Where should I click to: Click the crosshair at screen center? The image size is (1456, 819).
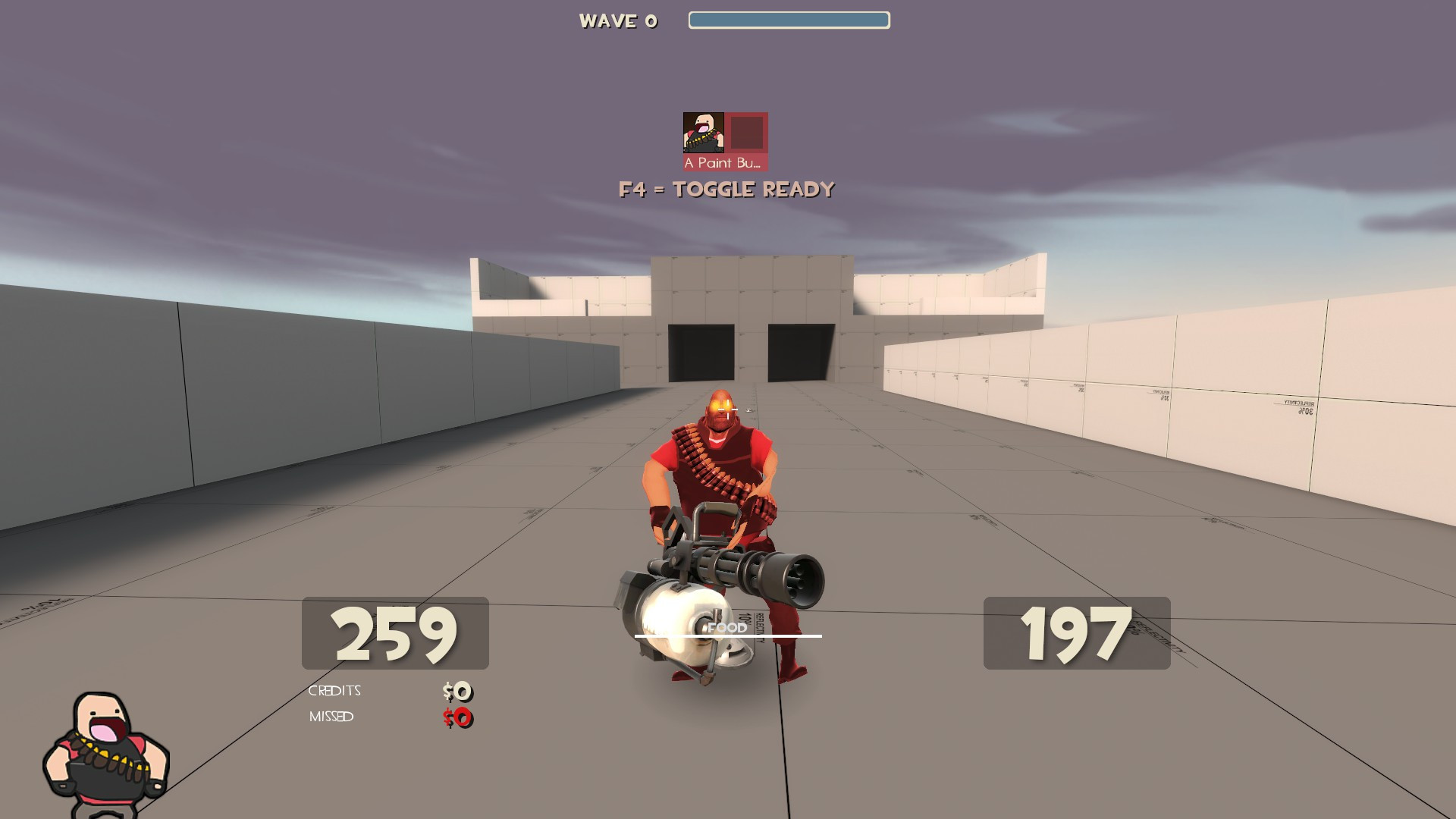(728, 409)
